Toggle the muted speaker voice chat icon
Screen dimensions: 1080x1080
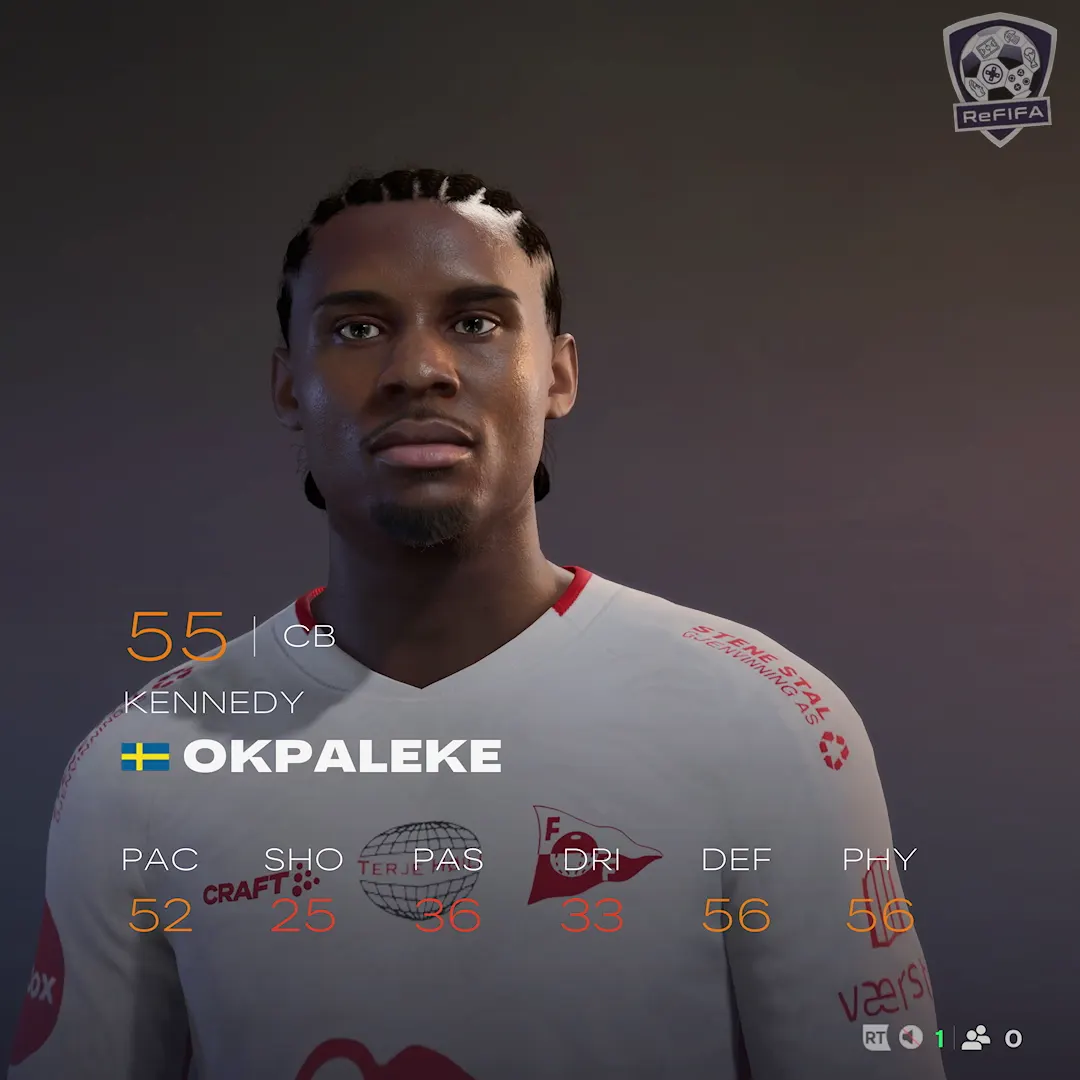910,1038
